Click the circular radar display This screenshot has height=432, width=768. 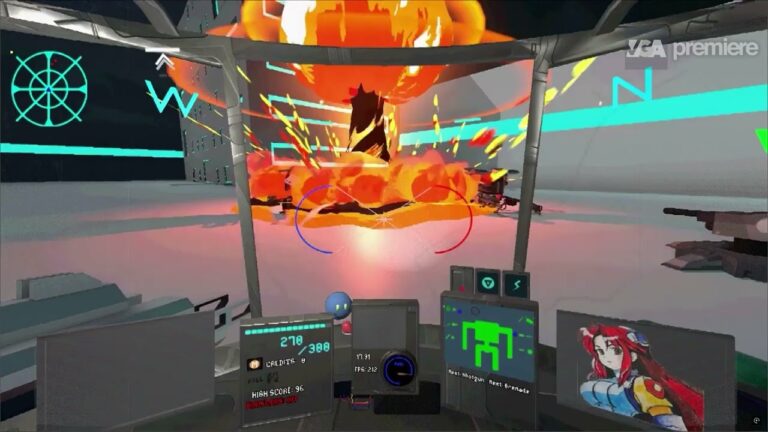click(49, 88)
